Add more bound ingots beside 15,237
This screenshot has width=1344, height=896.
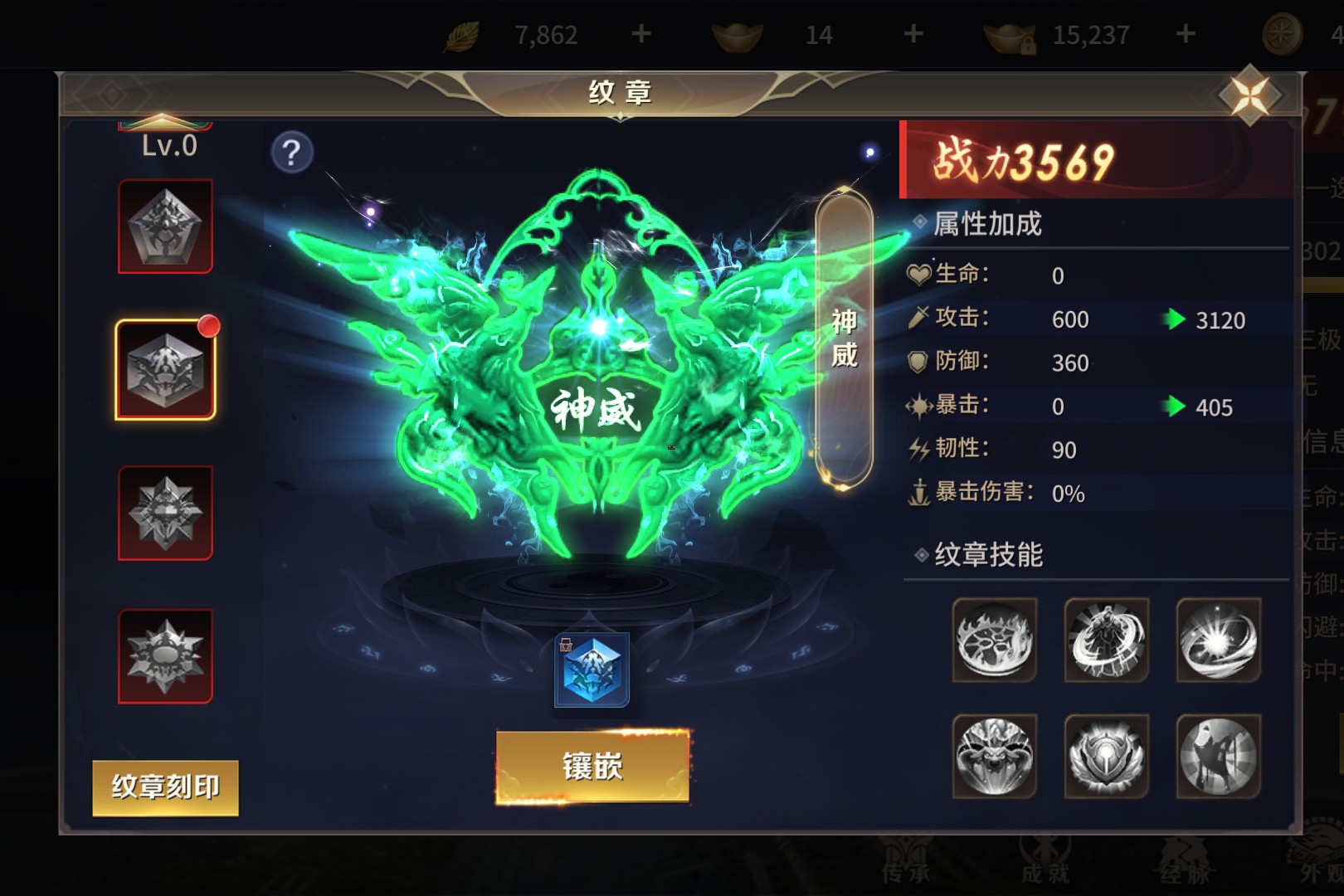pyautogui.click(x=1186, y=34)
